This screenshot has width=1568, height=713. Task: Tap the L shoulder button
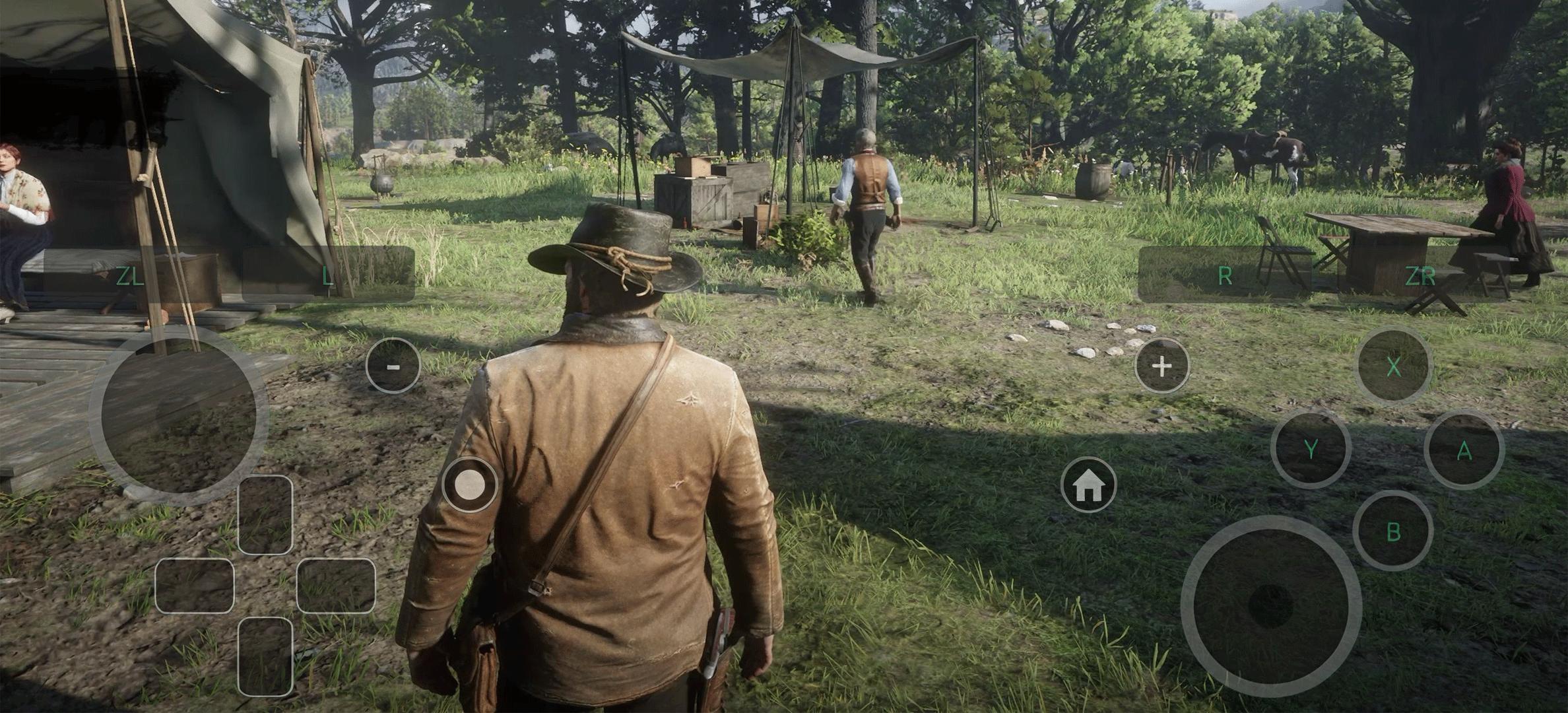328,275
